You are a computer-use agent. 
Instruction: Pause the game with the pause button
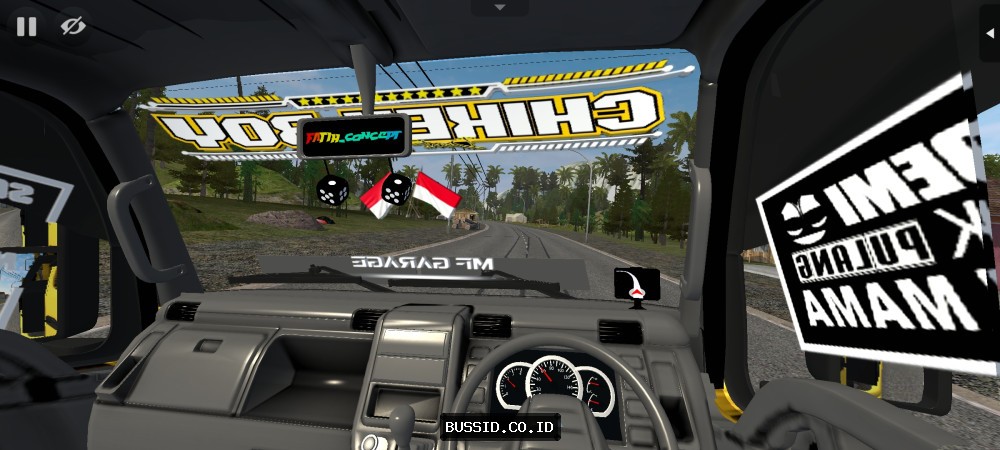(x=26, y=26)
